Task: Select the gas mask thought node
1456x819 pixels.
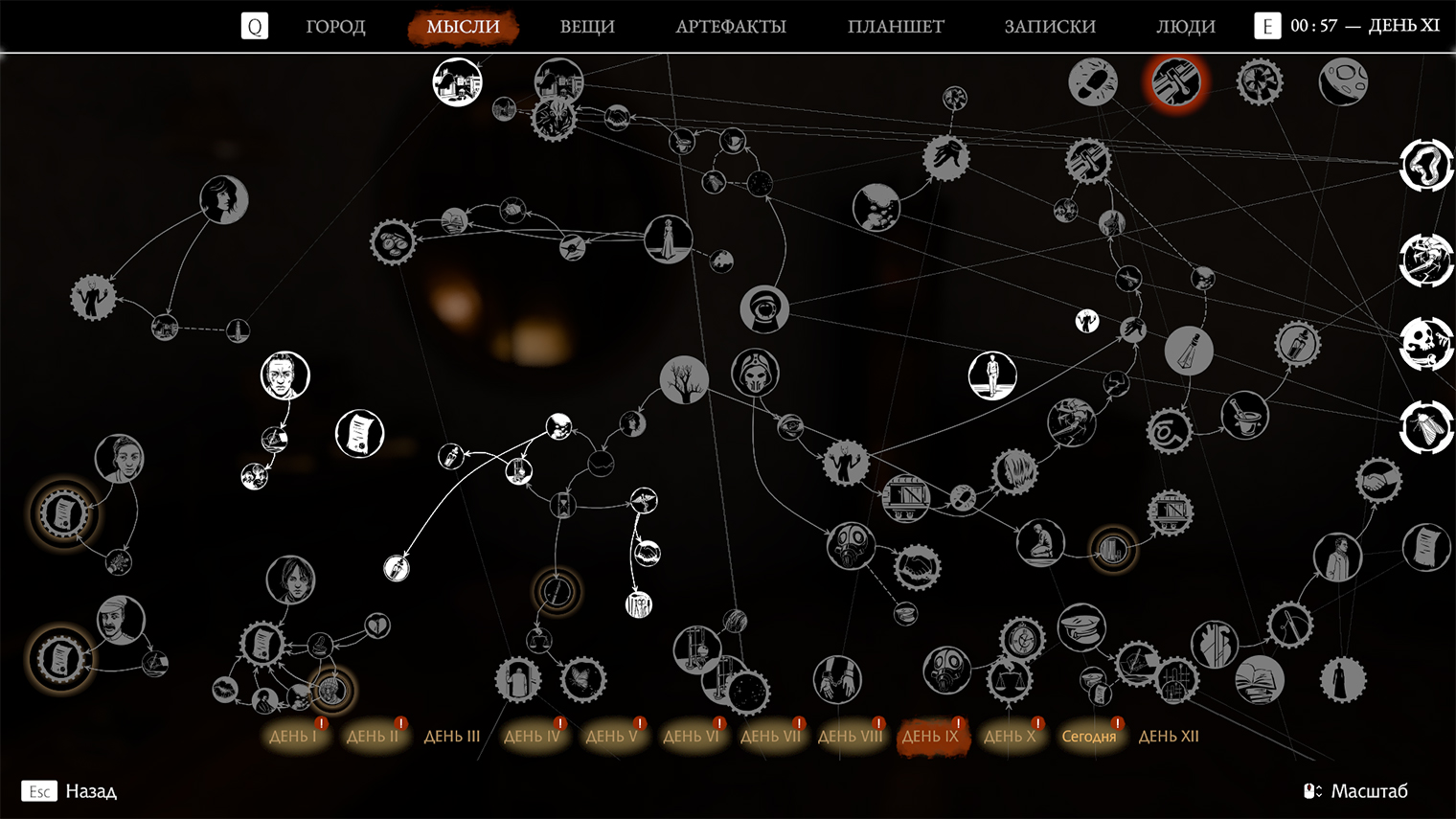Action: pyautogui.click(x=851, y=546)
